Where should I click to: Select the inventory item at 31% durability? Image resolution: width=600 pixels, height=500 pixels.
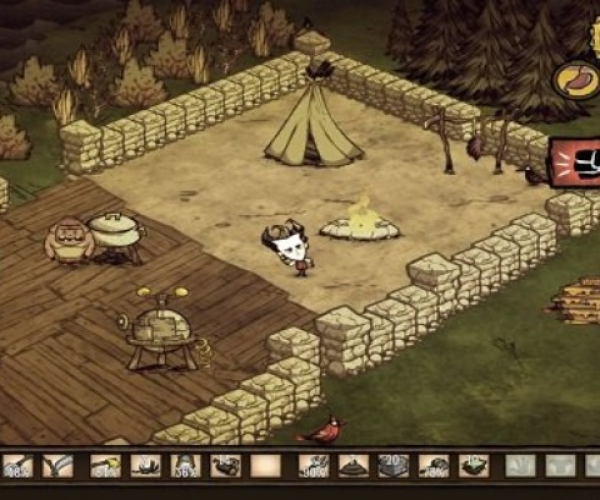pyautogui.click(x=105, y=466)
